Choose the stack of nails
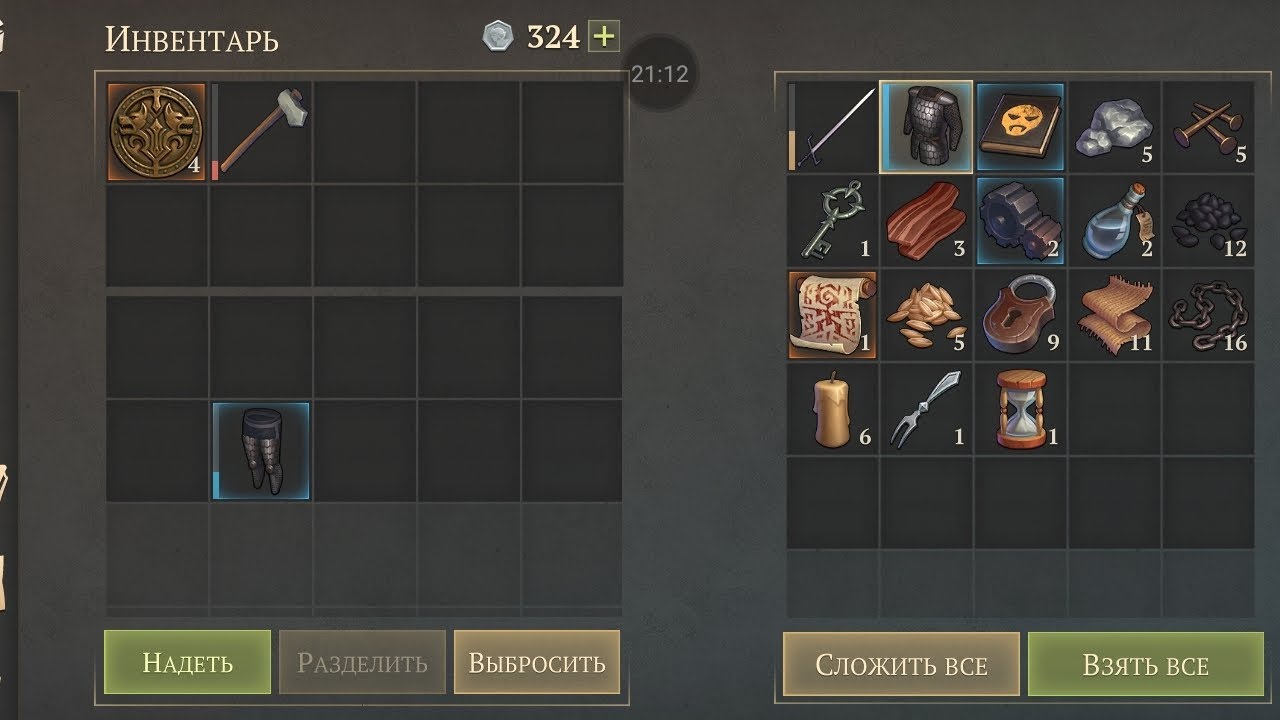The image size is (1280, 720). [x=1208, y=127]
